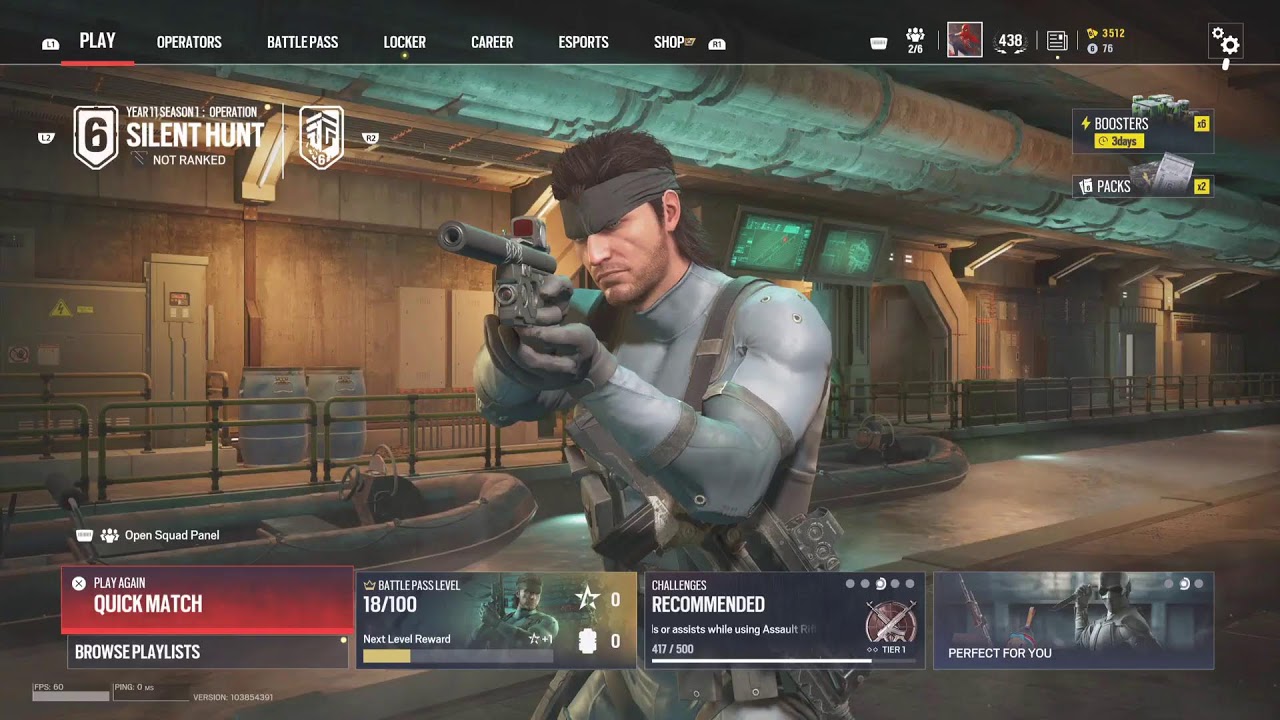This screenshot has height=720, width=1280.
Task: Open the Boosters panel
Action: pyautogui.click(x=1142, y=131)
